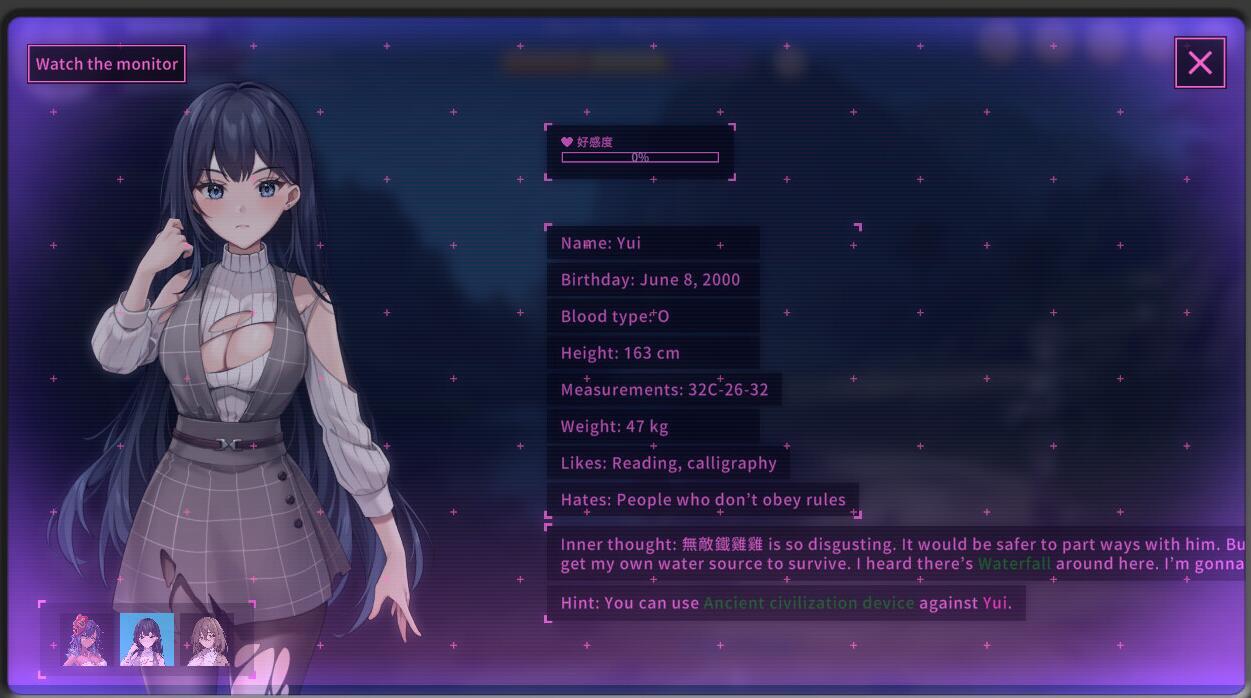Viewport: 1251px width, 698px height.
Task: Switch to the brown-haired girl portrait
Action: 209,640
